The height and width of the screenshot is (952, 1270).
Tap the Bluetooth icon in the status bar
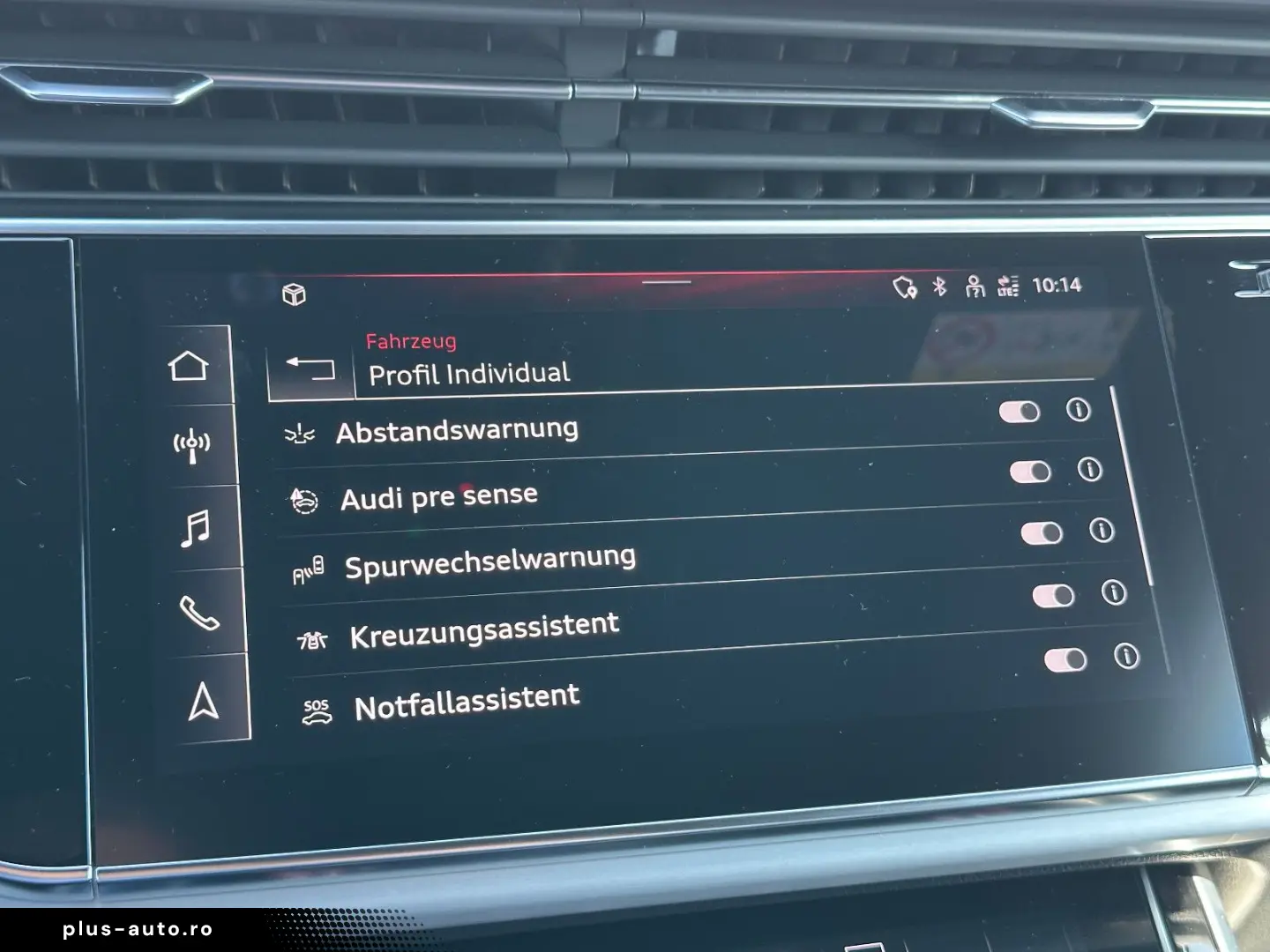tap(938, 284)
